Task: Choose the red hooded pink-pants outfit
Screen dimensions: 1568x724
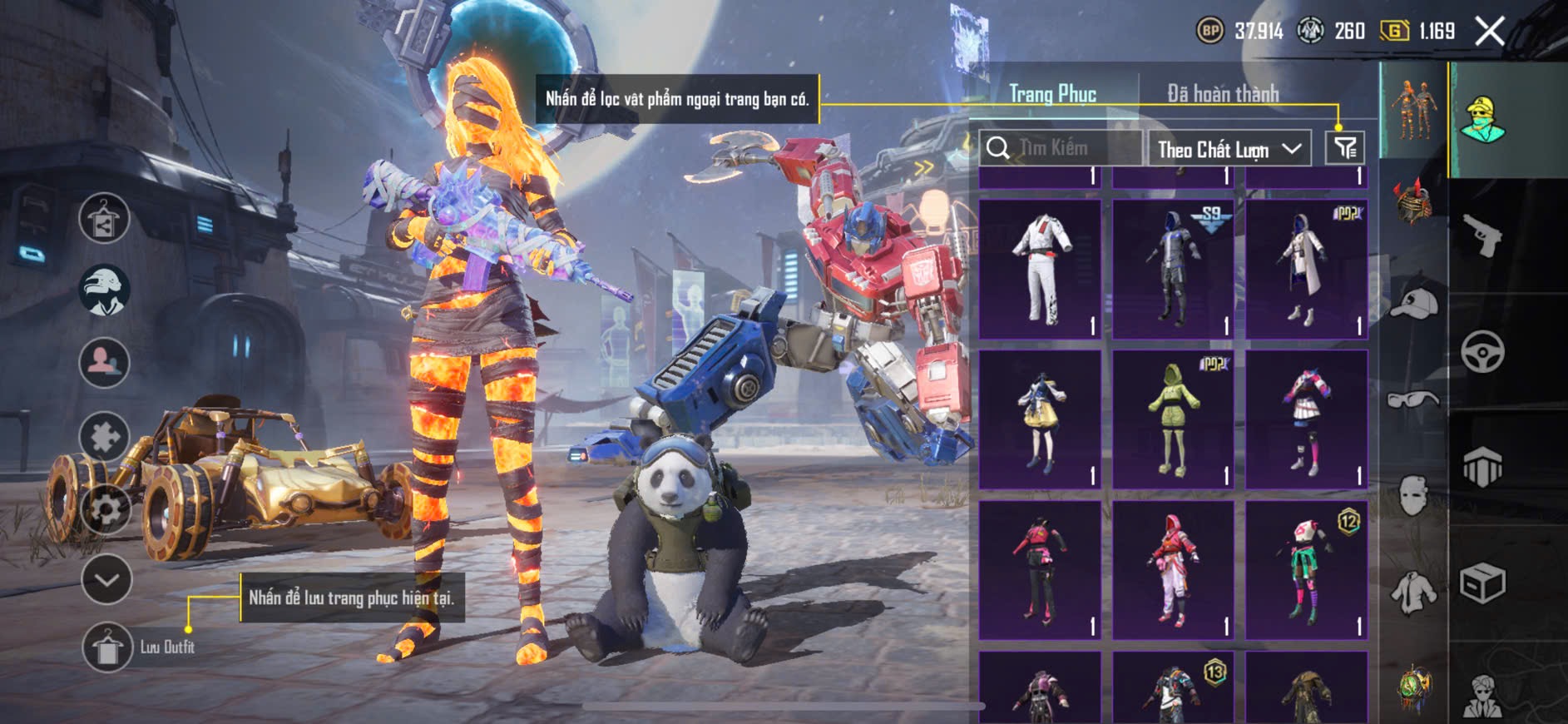Action: 1173,570
